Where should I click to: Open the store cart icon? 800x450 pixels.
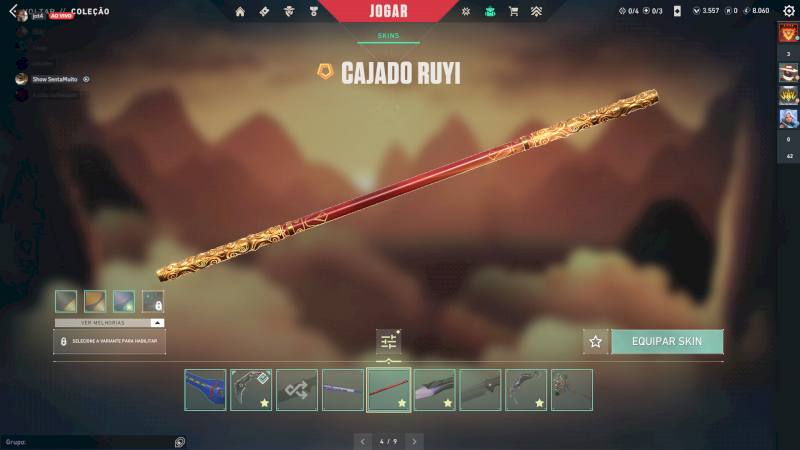(x=513, y=11)
